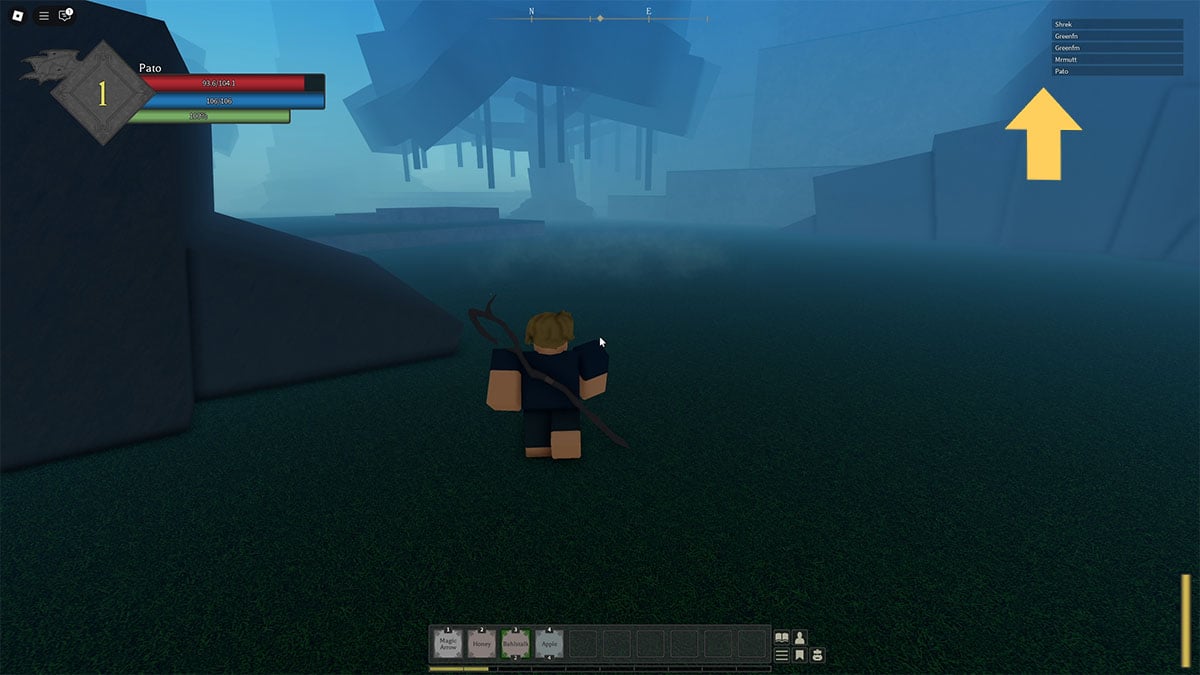Open the Roblox chat with notification badge
This screenshot has height=675, width=1200.
pyautogui.click(x=66, y=16)
